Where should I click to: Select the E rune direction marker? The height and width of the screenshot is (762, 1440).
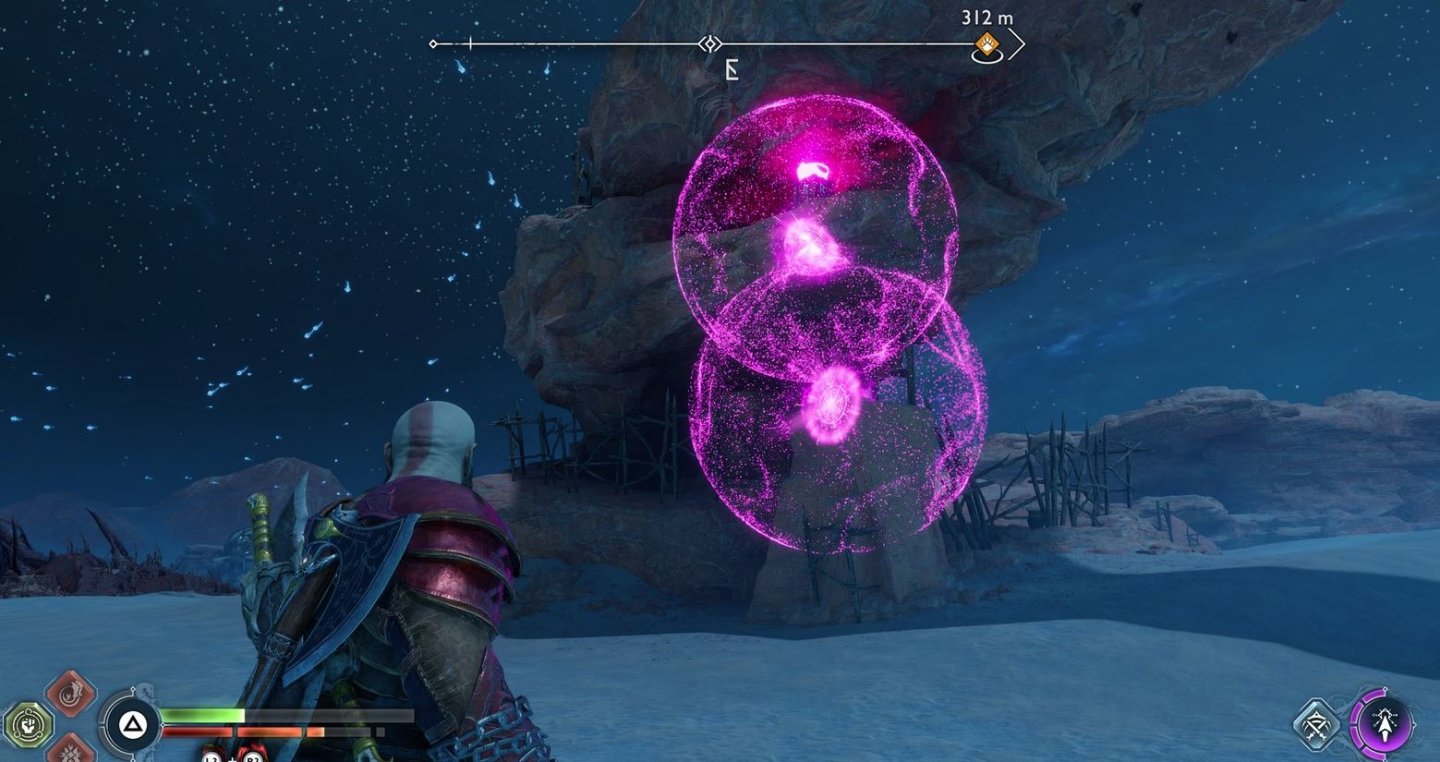pyautogui.click(x=731, y=70)
